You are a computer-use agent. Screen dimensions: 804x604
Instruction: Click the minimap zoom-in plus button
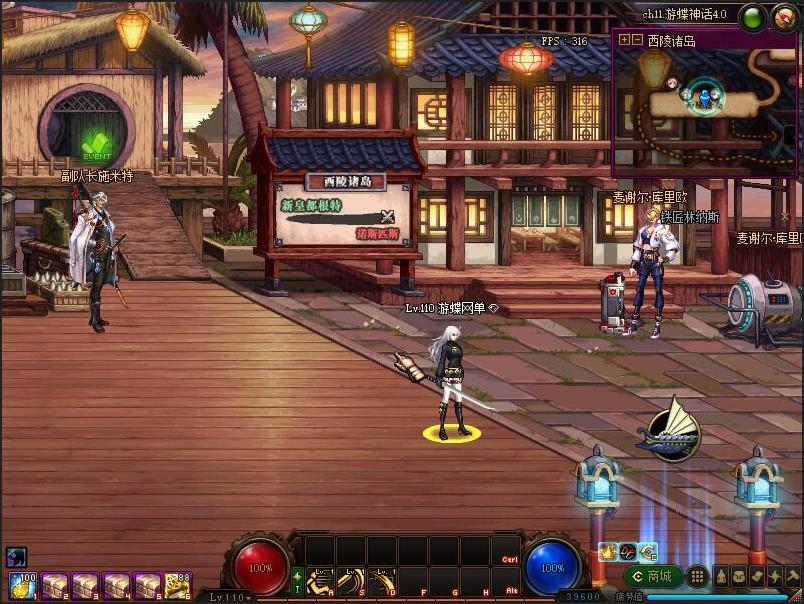coord(625,40)
